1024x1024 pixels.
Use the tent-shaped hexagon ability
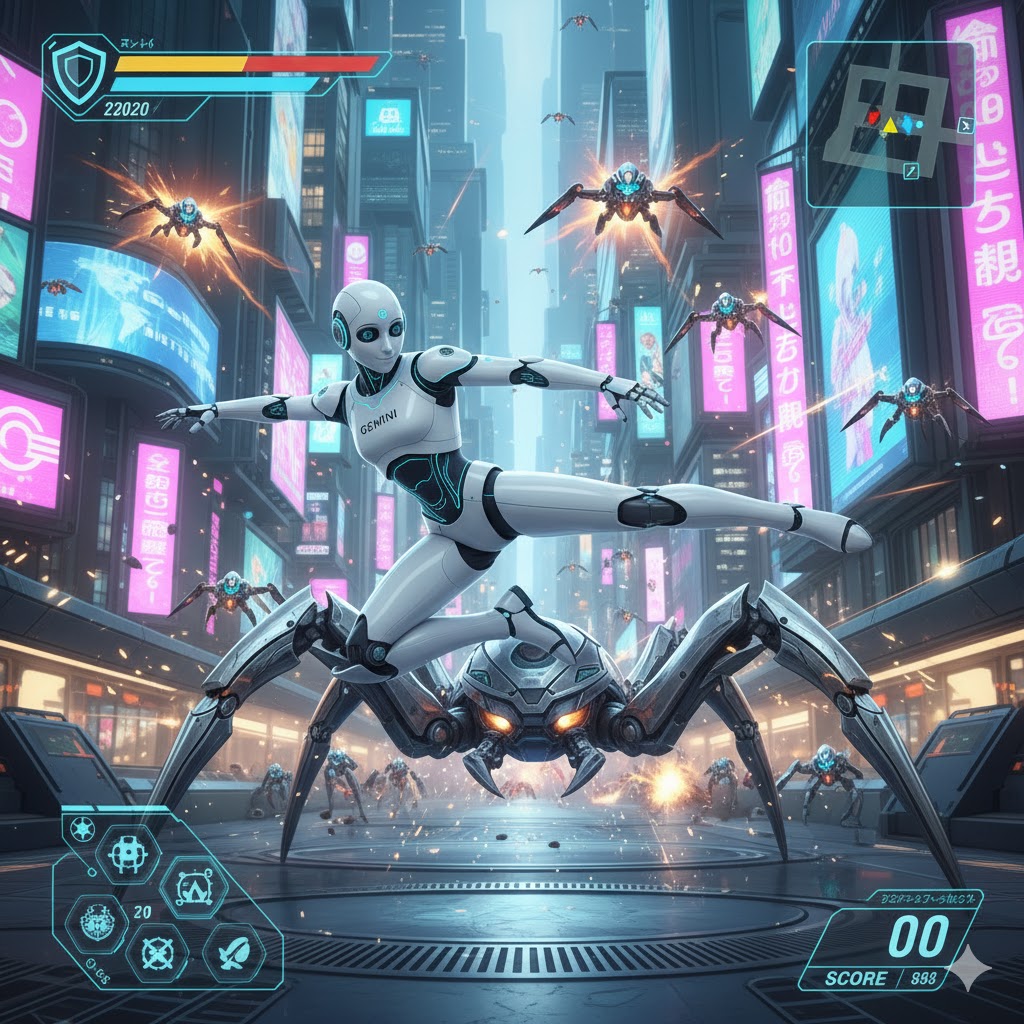[194, 886]
